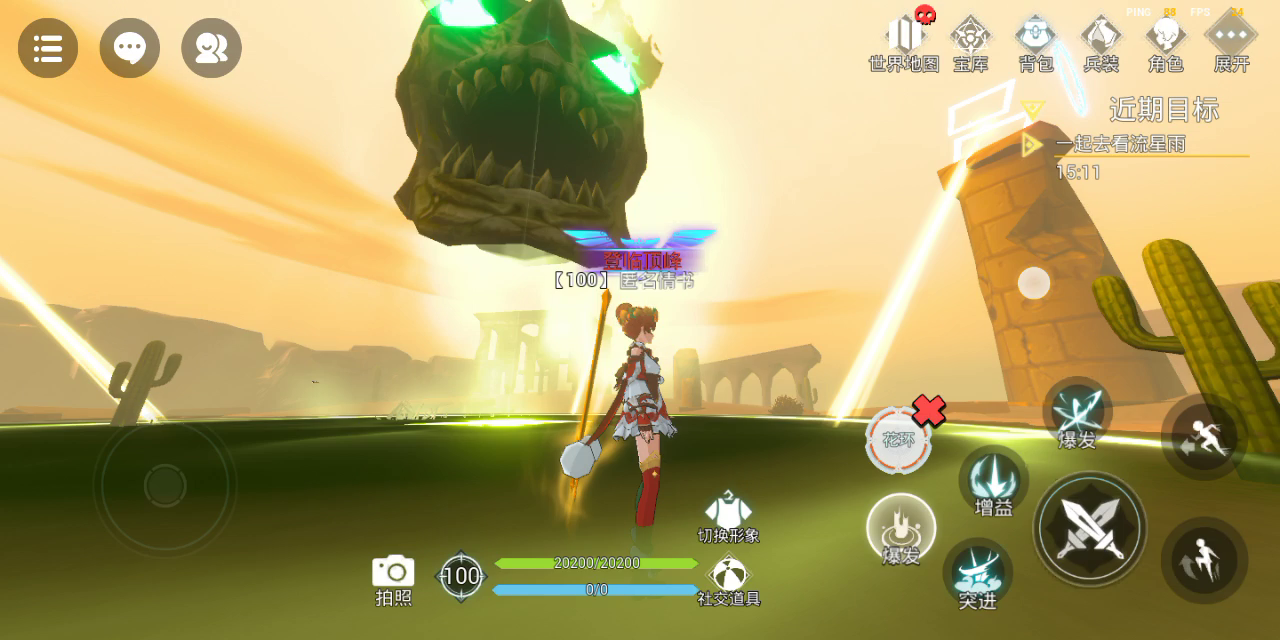Tap the jump figure button
This screenshot has height=640, width=1280.
click(1204, 560)
